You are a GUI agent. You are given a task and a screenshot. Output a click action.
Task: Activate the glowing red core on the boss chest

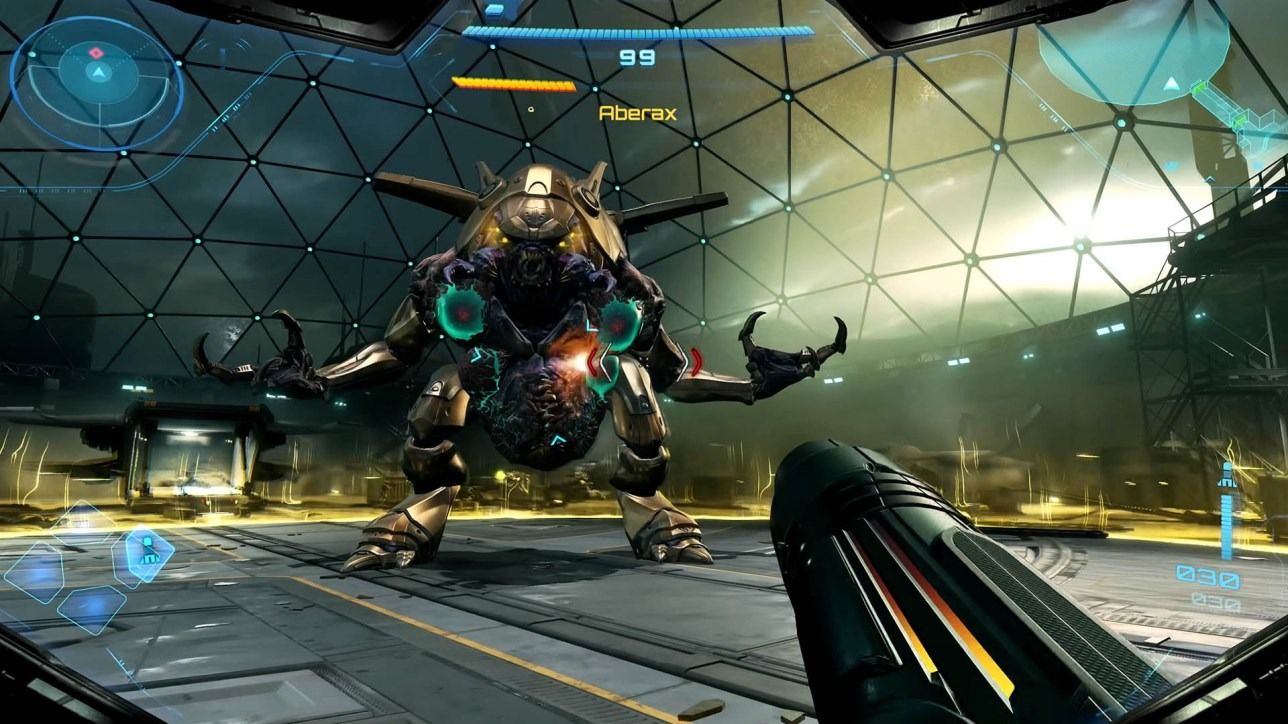click(x=579, y=362)
